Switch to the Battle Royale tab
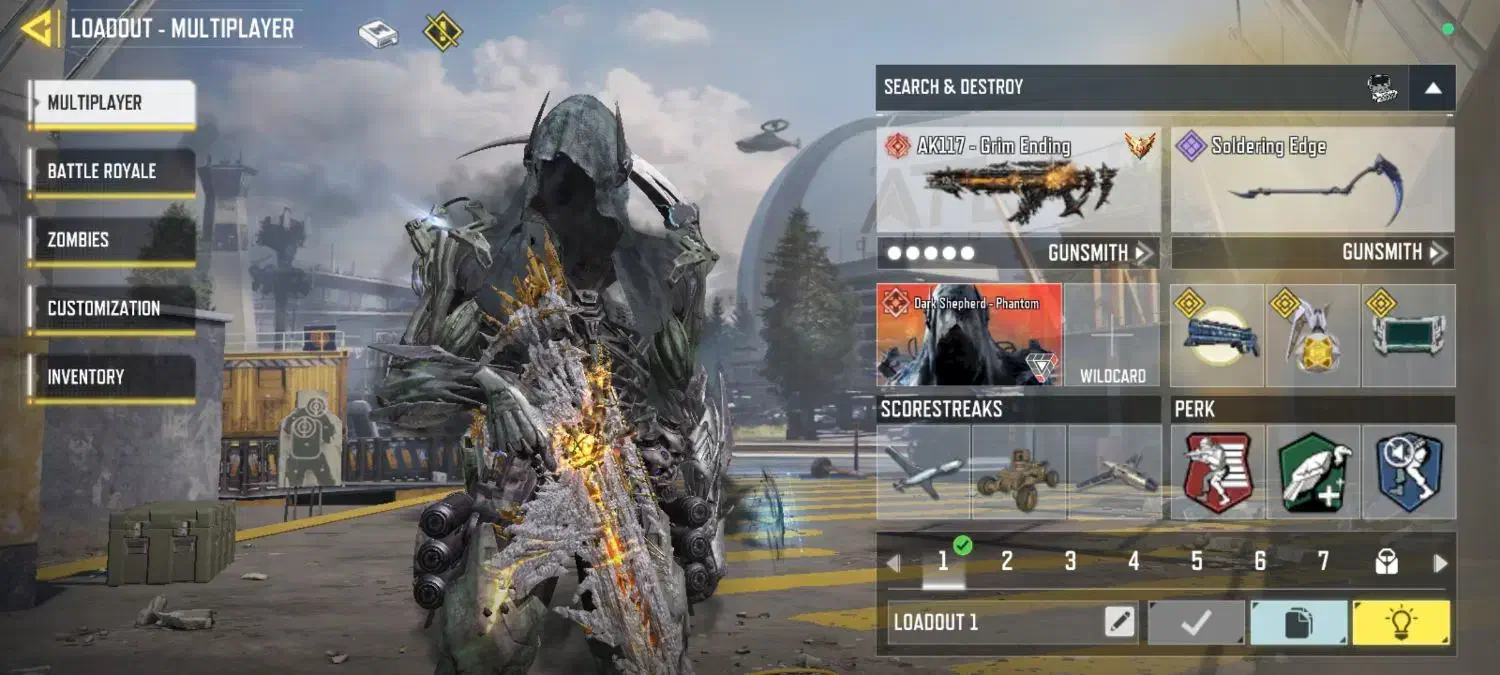The height and width of the screenshot is (675, 1500). 111,171
